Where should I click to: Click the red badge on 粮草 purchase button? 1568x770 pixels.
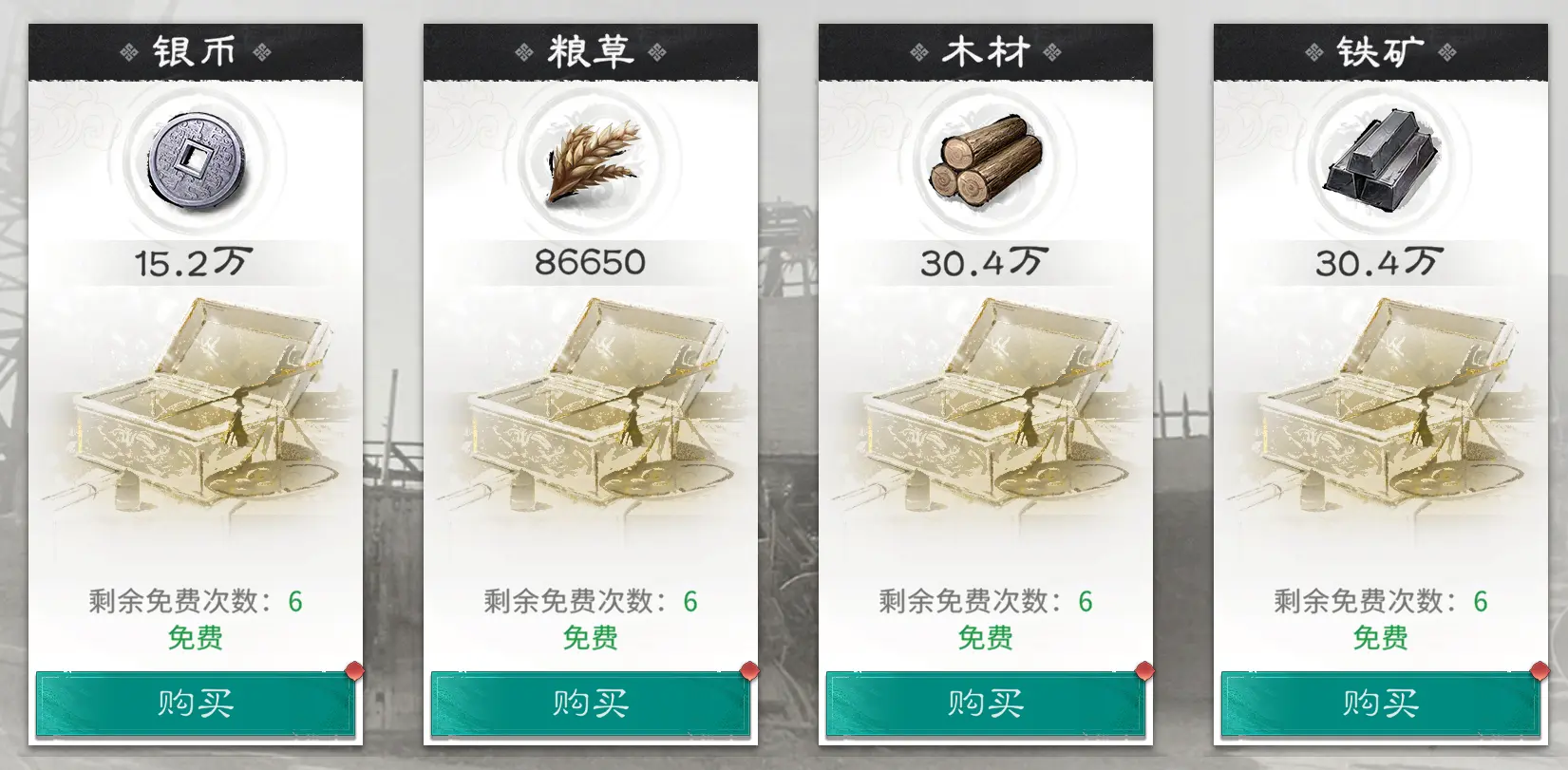pos(748,669)
